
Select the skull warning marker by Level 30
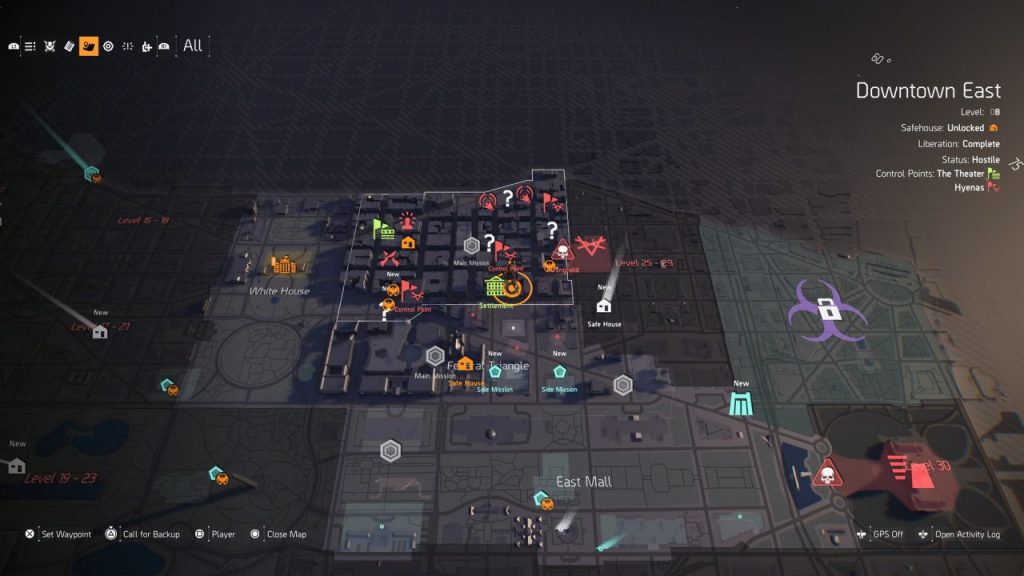(827, 472)
